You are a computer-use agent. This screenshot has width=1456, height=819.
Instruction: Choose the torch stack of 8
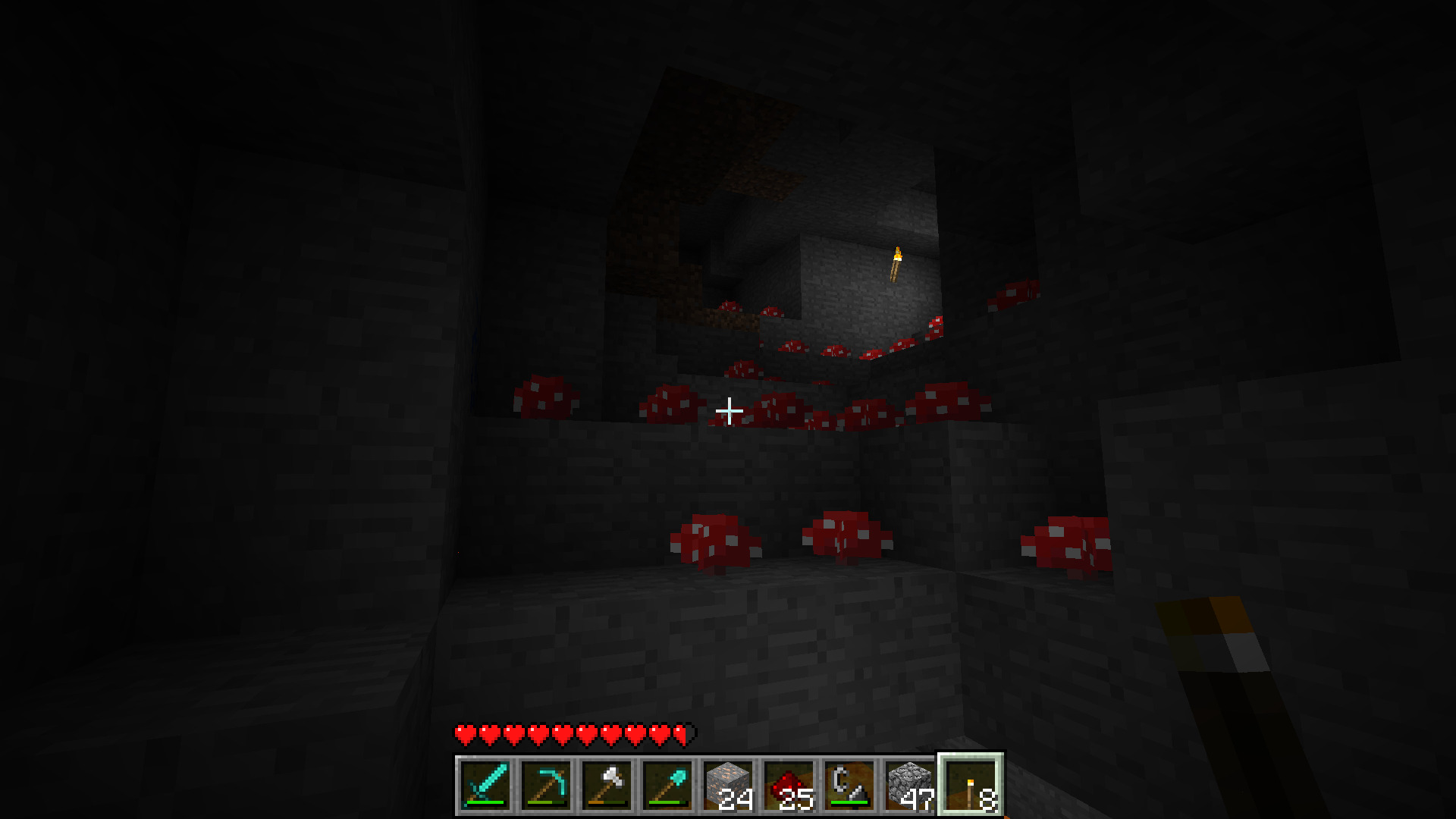click(x=971, y=785)
